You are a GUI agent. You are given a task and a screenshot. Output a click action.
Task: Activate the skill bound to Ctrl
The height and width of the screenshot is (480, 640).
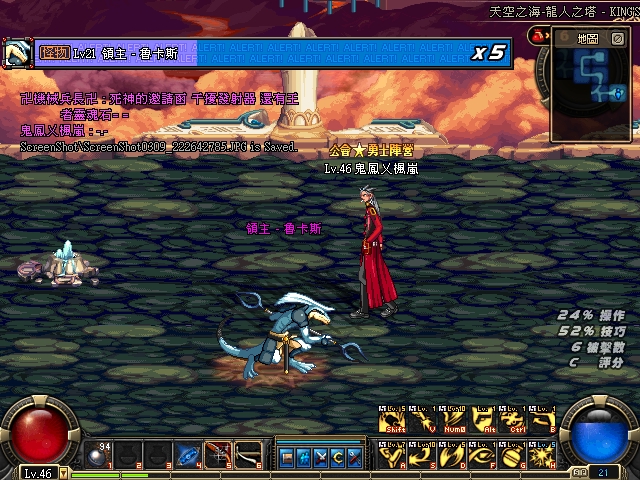coord(515,421)
